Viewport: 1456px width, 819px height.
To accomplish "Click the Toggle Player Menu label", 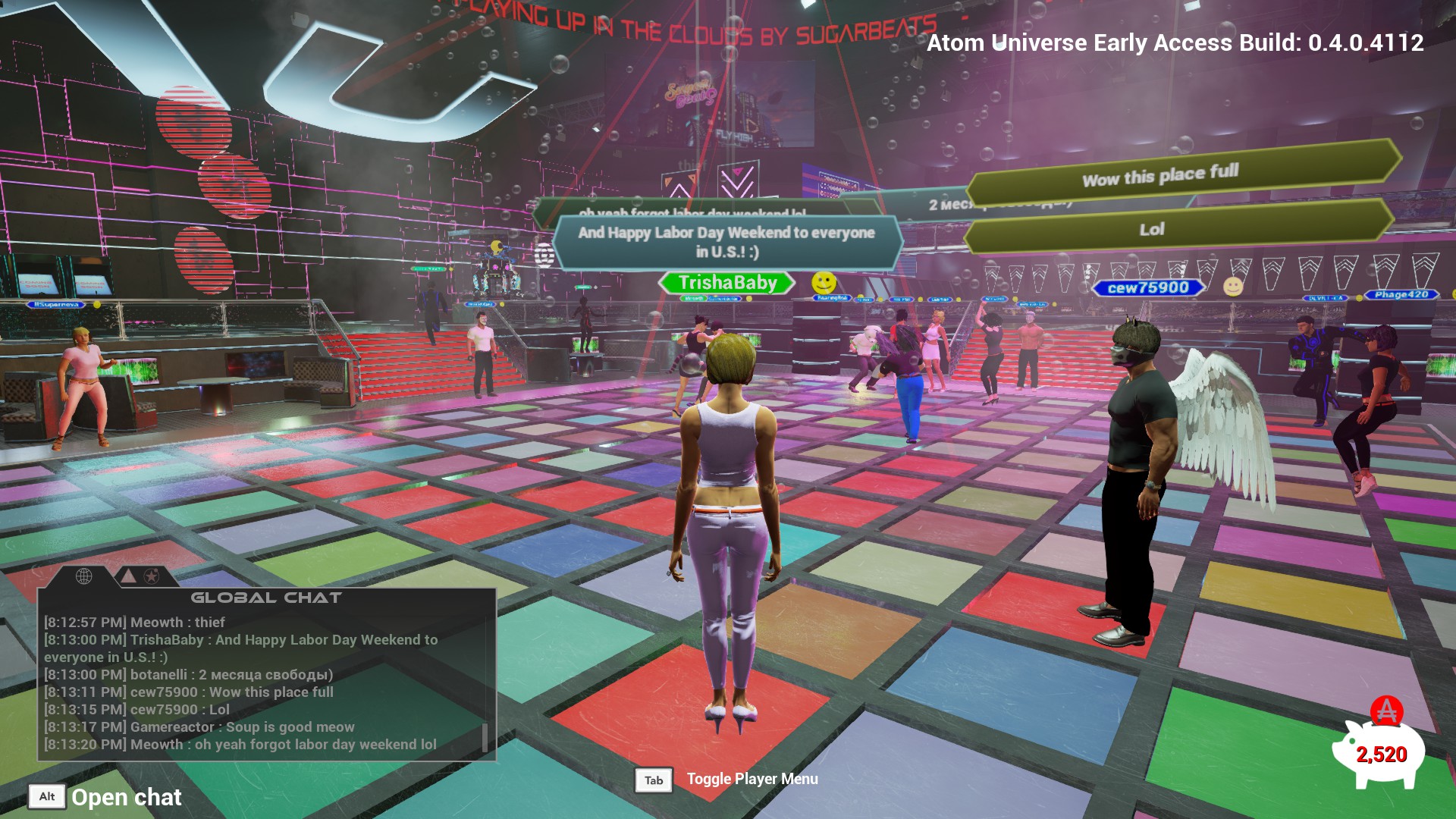I will 752,780.
